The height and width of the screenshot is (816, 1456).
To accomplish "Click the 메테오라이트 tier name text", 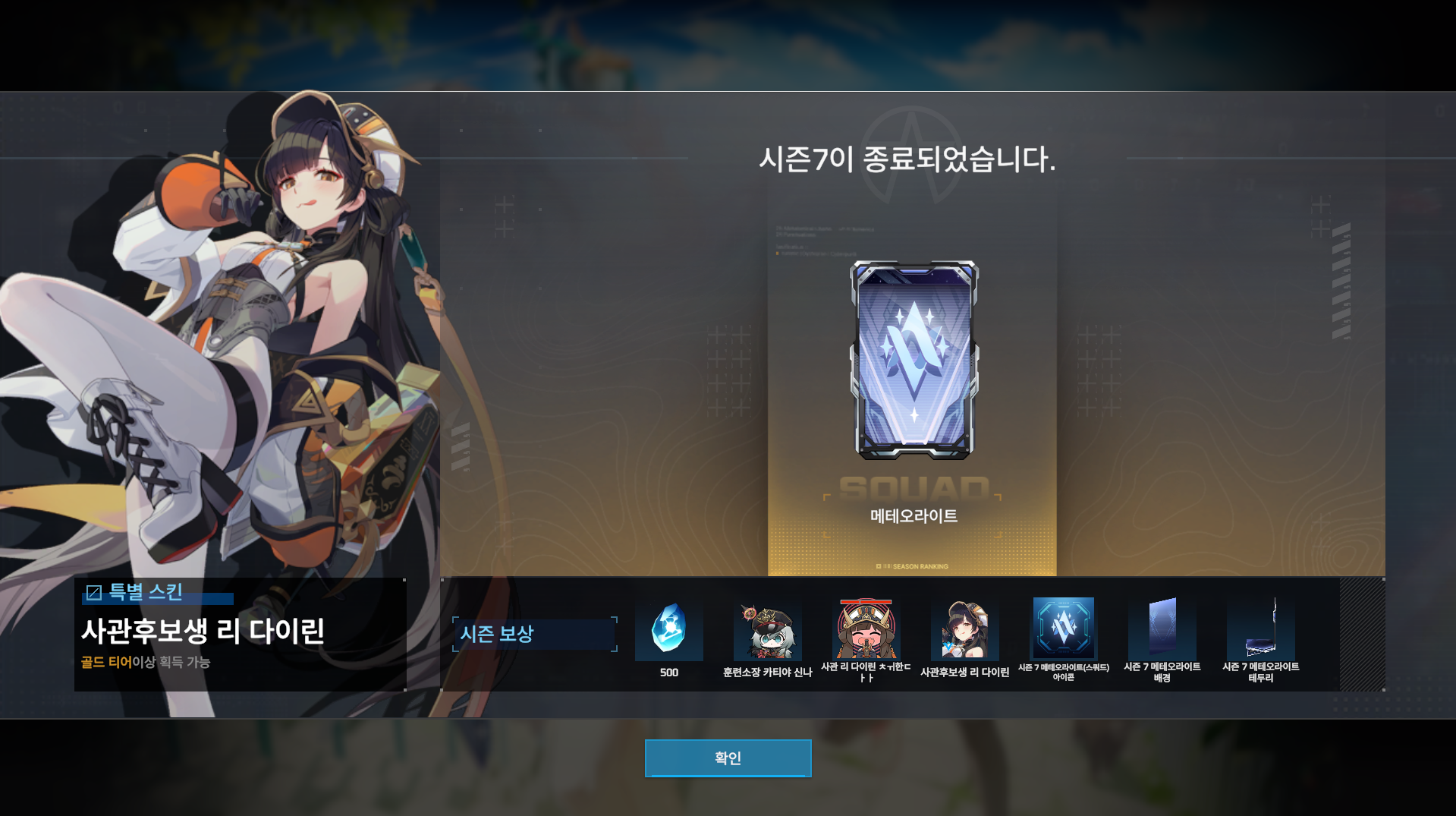I will 914,515.
